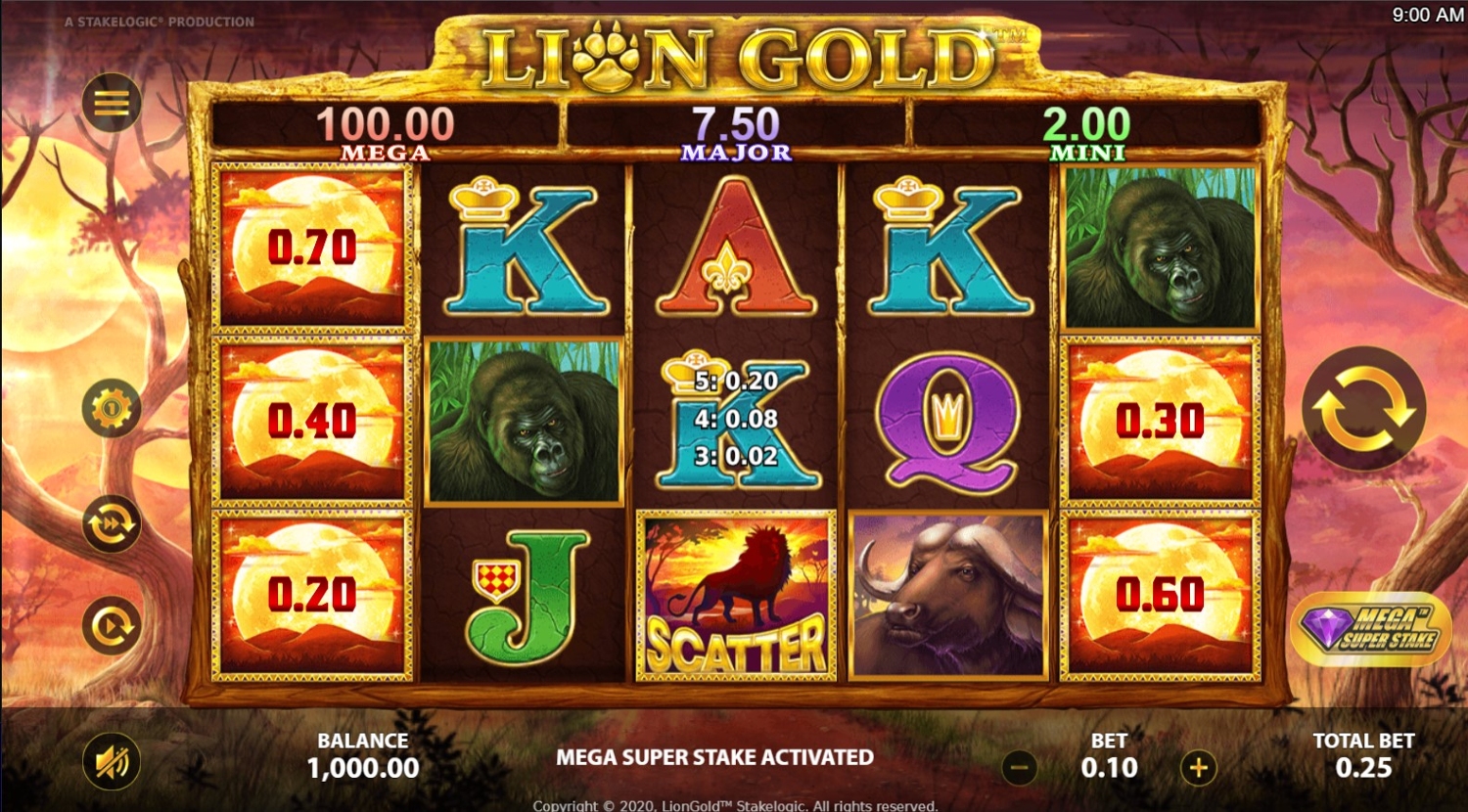Toggle the fast-forward turbo spin icon
1468x812 pixels.
coord(111,525)
